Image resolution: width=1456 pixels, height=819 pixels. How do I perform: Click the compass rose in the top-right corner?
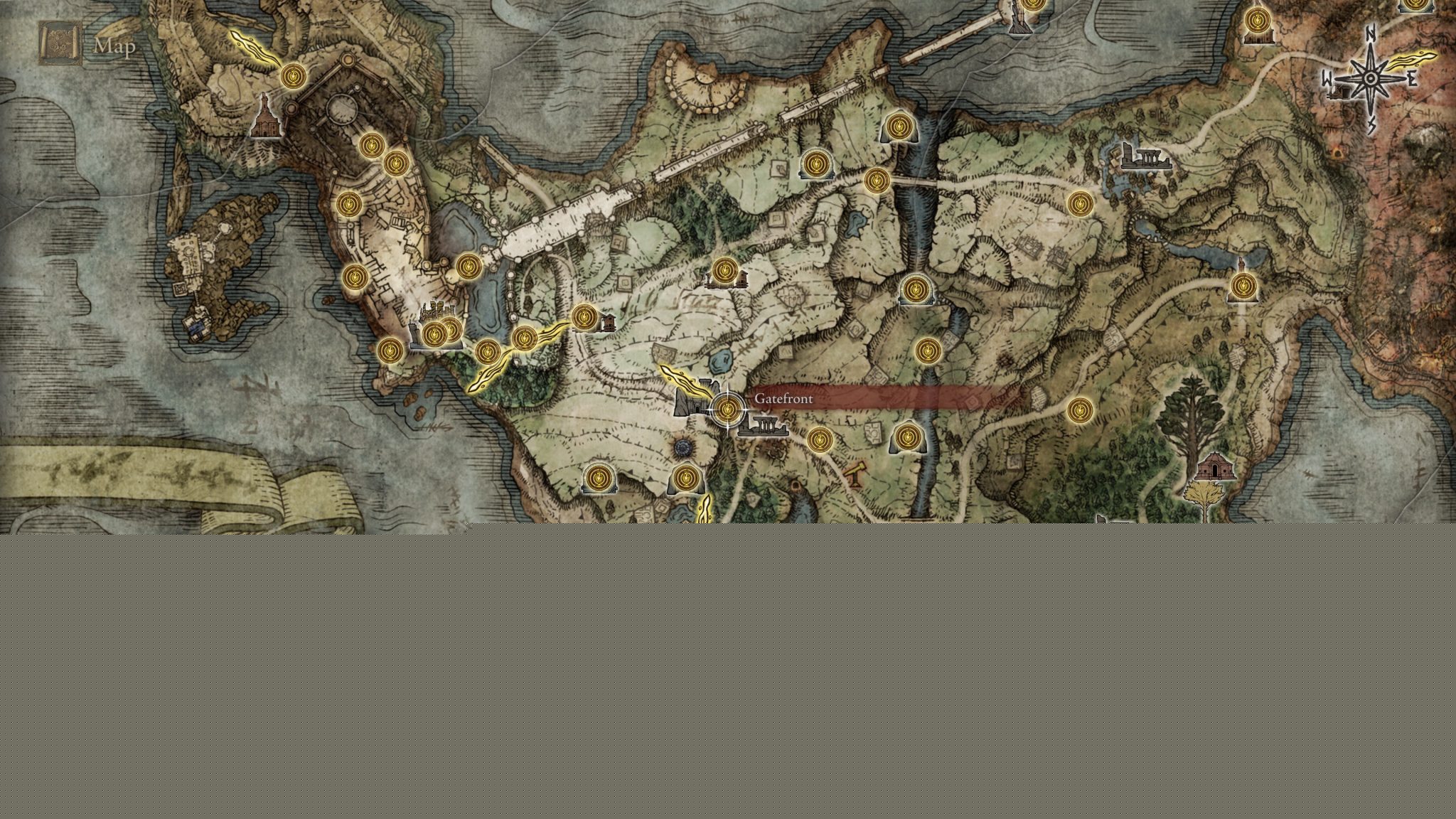pos(1369,78)
